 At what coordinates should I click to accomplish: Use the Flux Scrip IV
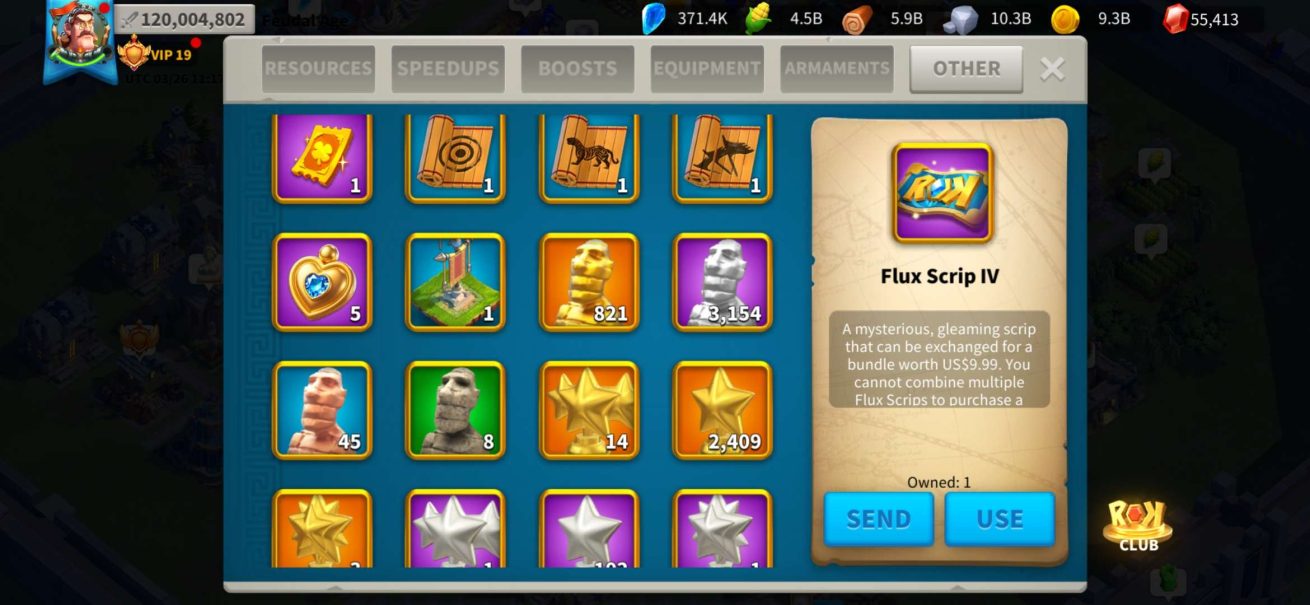[x=999, y=519]
